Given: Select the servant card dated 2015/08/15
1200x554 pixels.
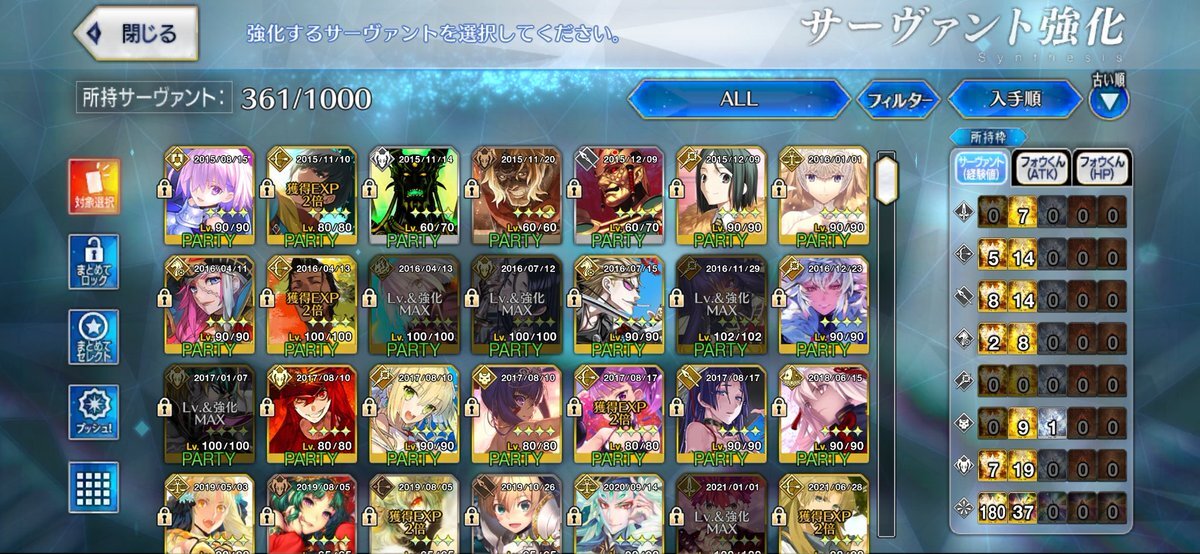Looking at the screenshot, I should [209, 198].
